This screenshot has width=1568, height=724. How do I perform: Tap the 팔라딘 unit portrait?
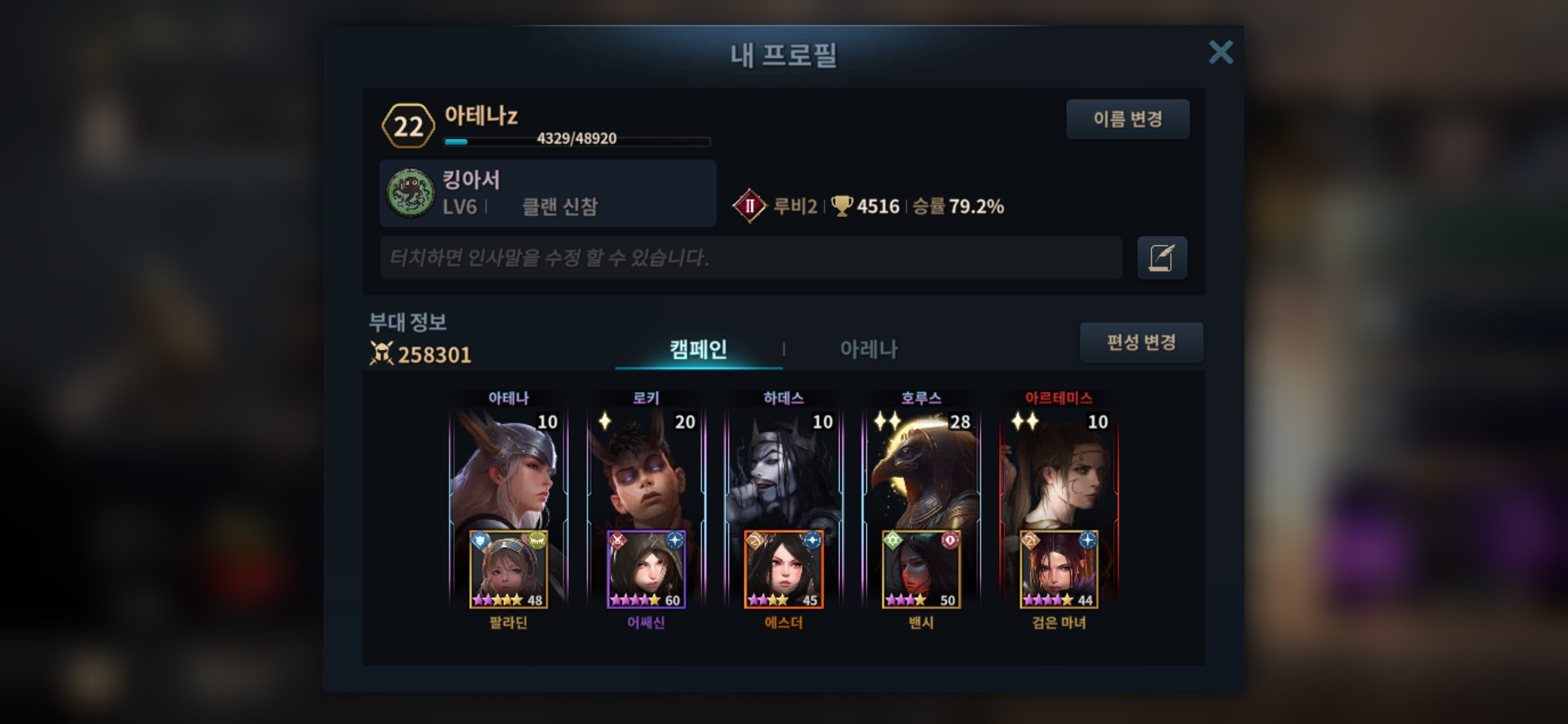click(508, 570)
